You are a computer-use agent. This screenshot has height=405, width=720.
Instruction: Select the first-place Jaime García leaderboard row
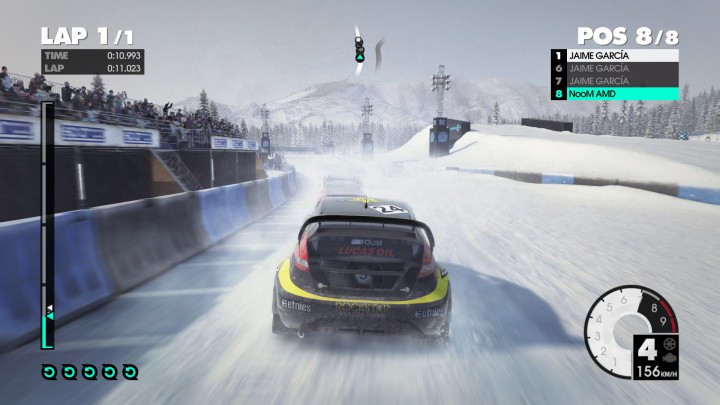coord(614,56)
